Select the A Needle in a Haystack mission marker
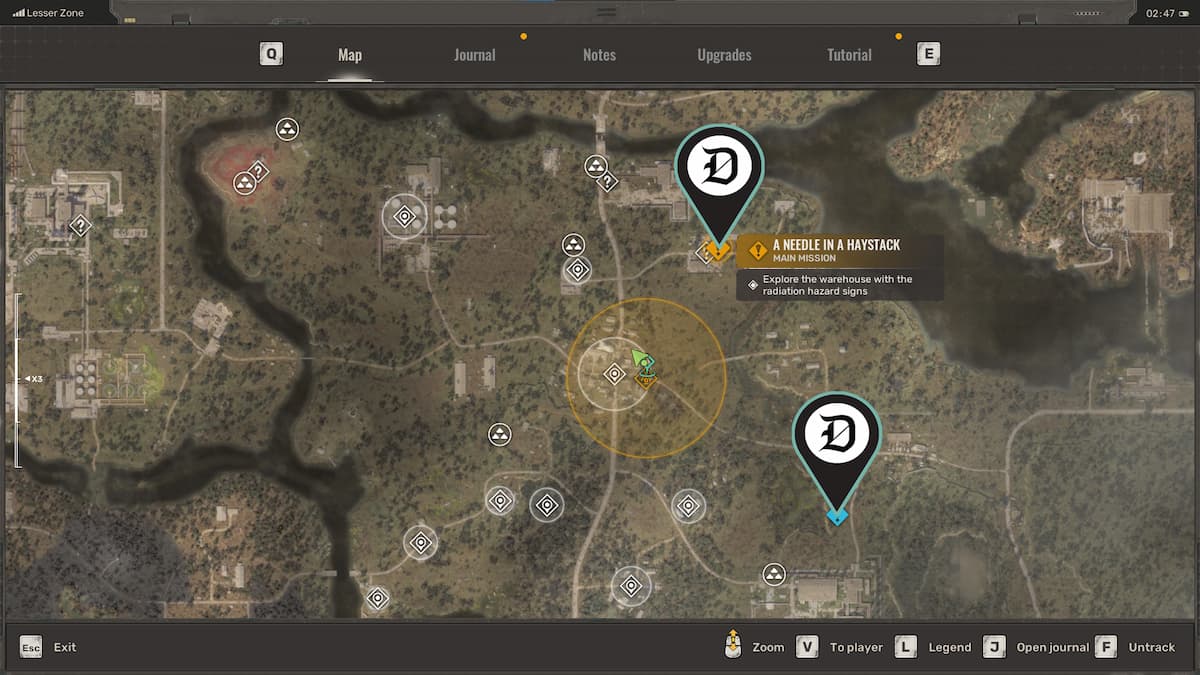The height and width of the screenshot is (675, 1200). (x=717, y=250)
